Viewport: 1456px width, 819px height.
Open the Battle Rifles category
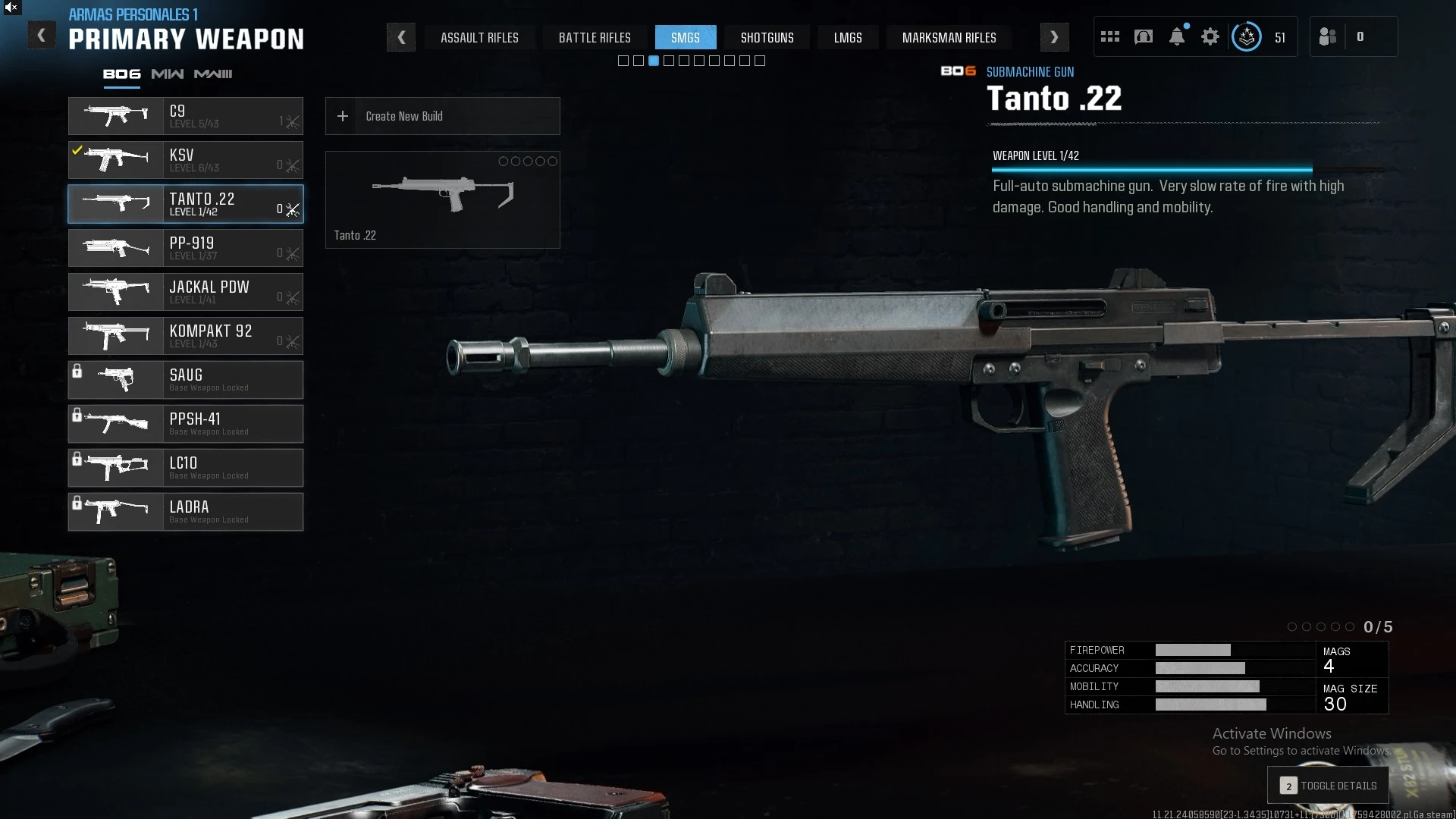click(x=595, y=37)
